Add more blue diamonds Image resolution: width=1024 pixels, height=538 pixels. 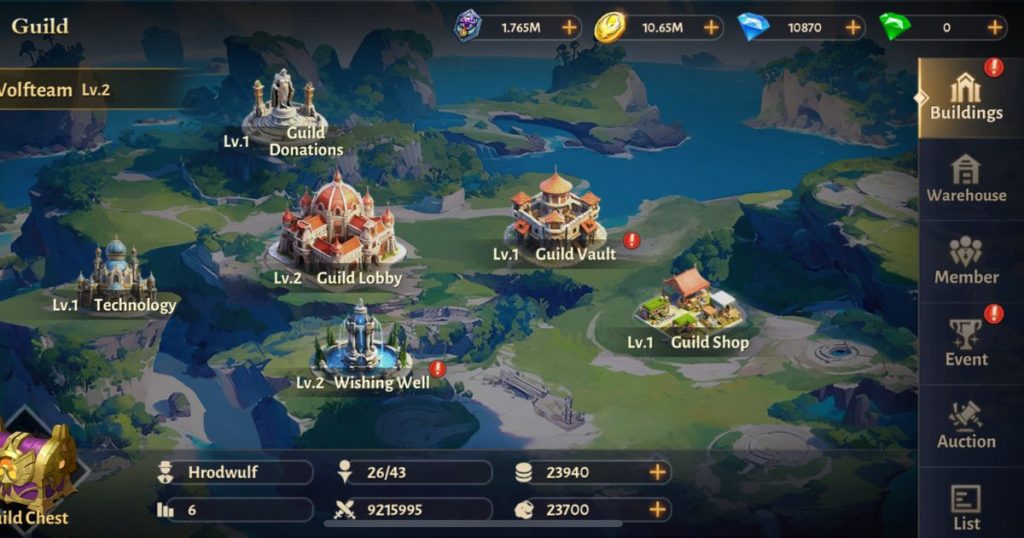click(x=853, y=28)
